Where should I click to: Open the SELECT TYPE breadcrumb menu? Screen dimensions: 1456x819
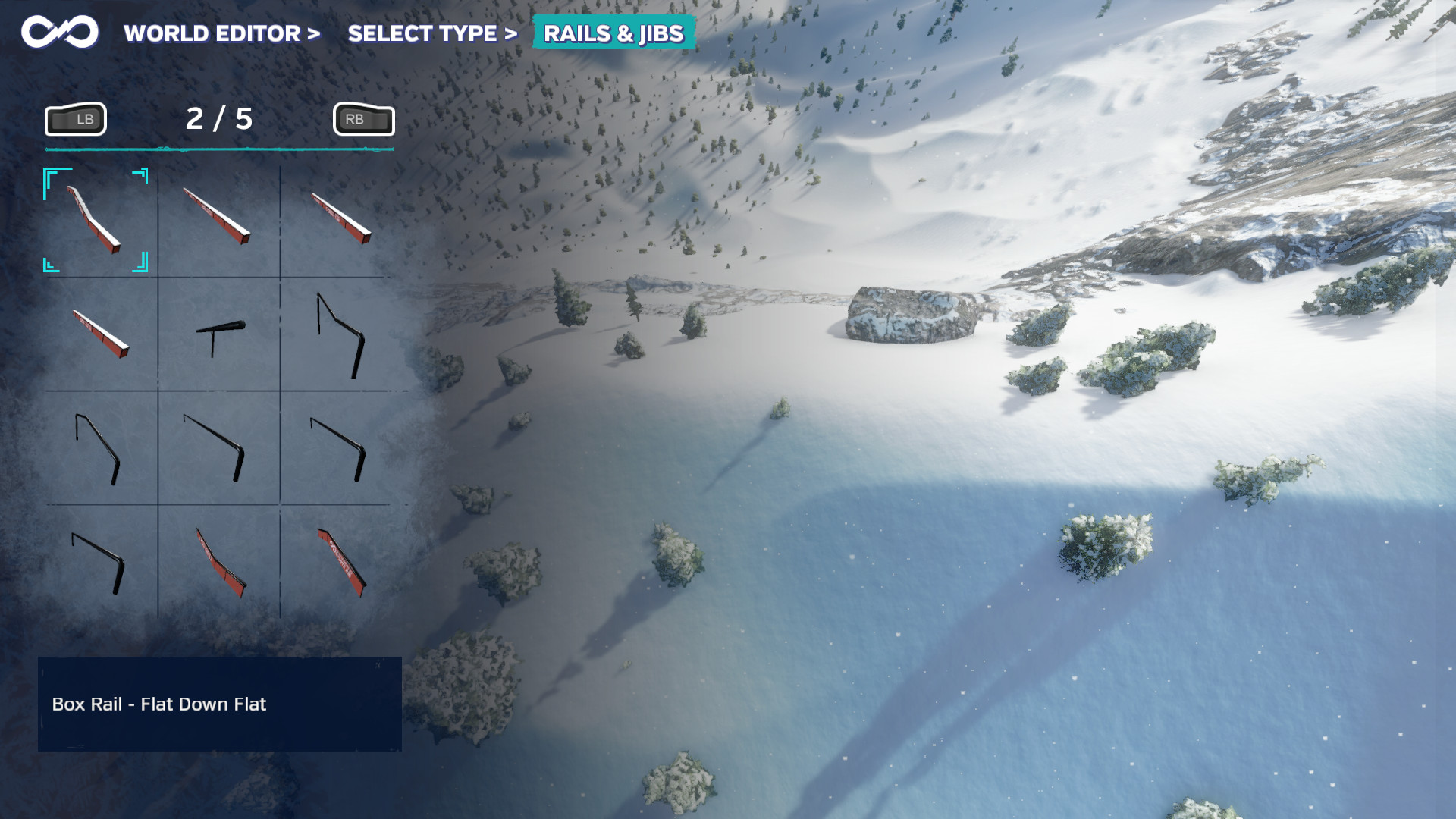(x=422, y=33)
